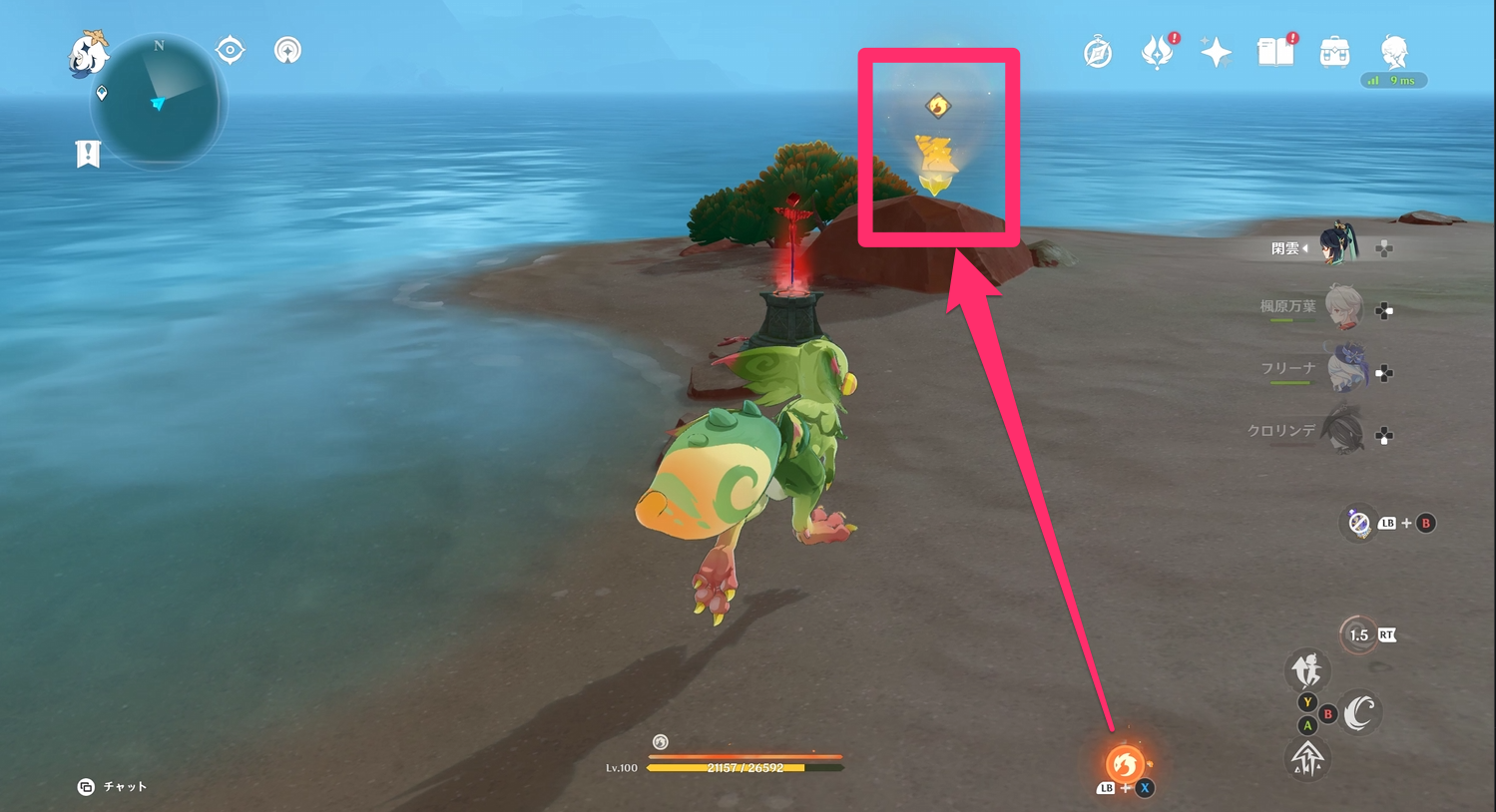
Task: Open the Quest journal book icon
Action: pyautogui.click(x=1274, y=52)
